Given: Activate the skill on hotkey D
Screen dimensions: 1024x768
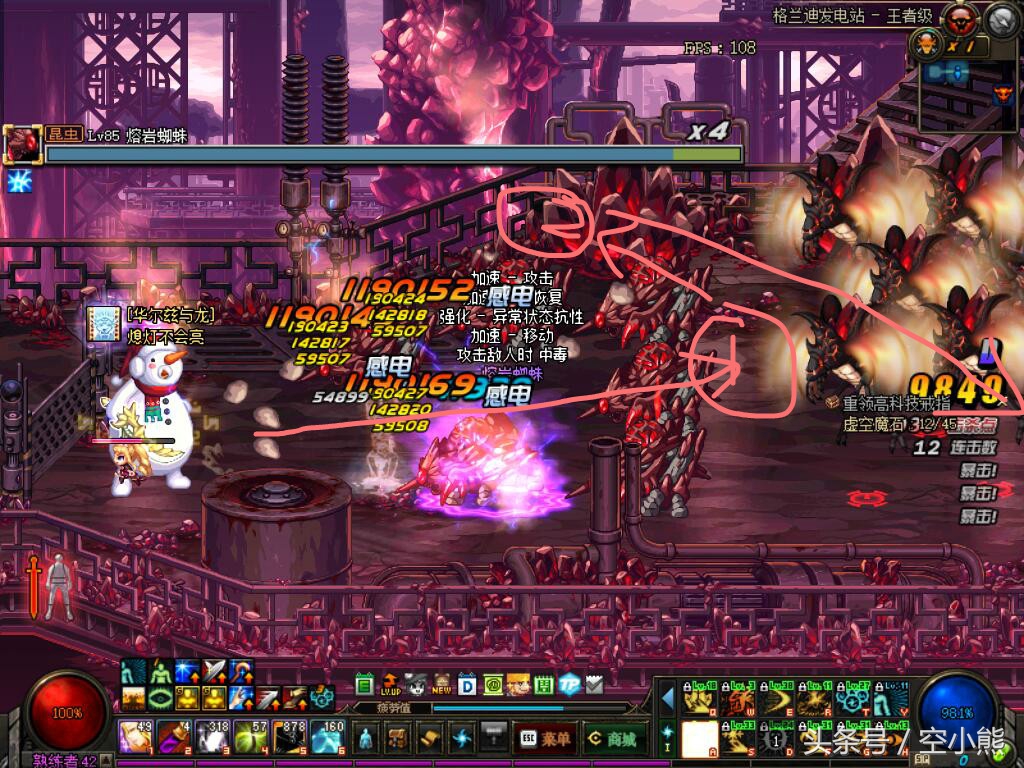Looking at the screenshot, I should pos(777,739).
